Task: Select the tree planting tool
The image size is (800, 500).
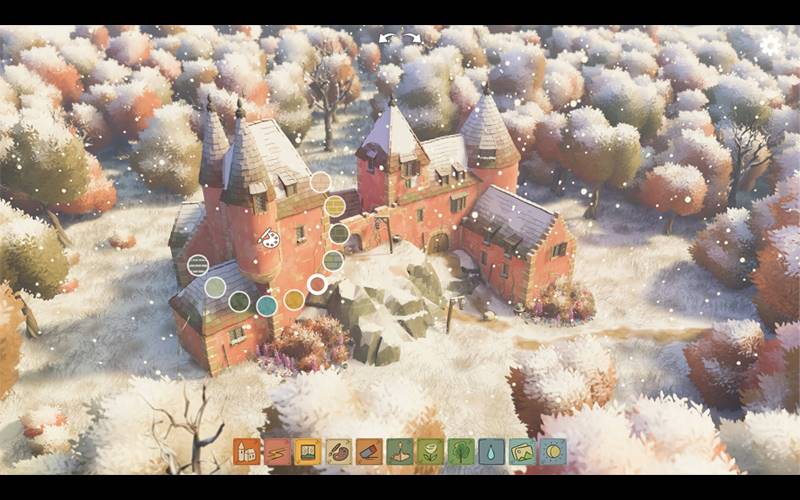Action: pos(461,452)
